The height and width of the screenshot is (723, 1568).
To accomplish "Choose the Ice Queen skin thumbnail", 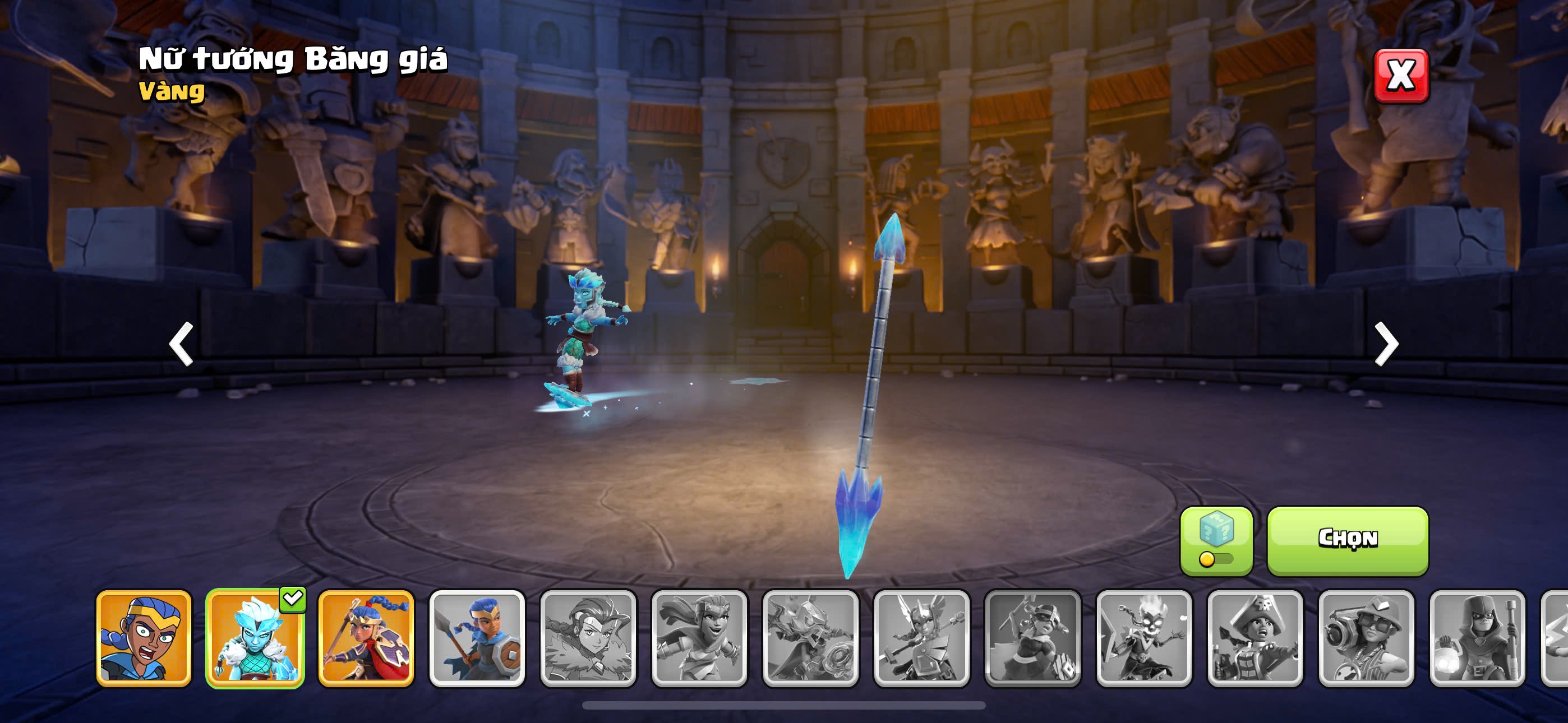I will (x=255, y=638).
